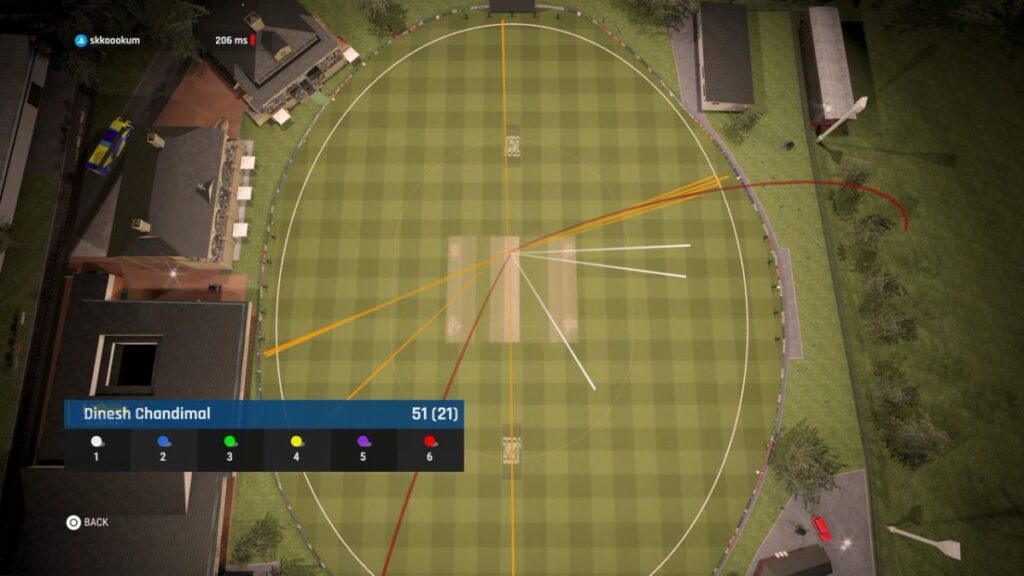Image resolution: width=1024 pixels, height=576 pixels.
Task: Click the Dinesh Chandimal batsman name bar
Action: (263, 414)
